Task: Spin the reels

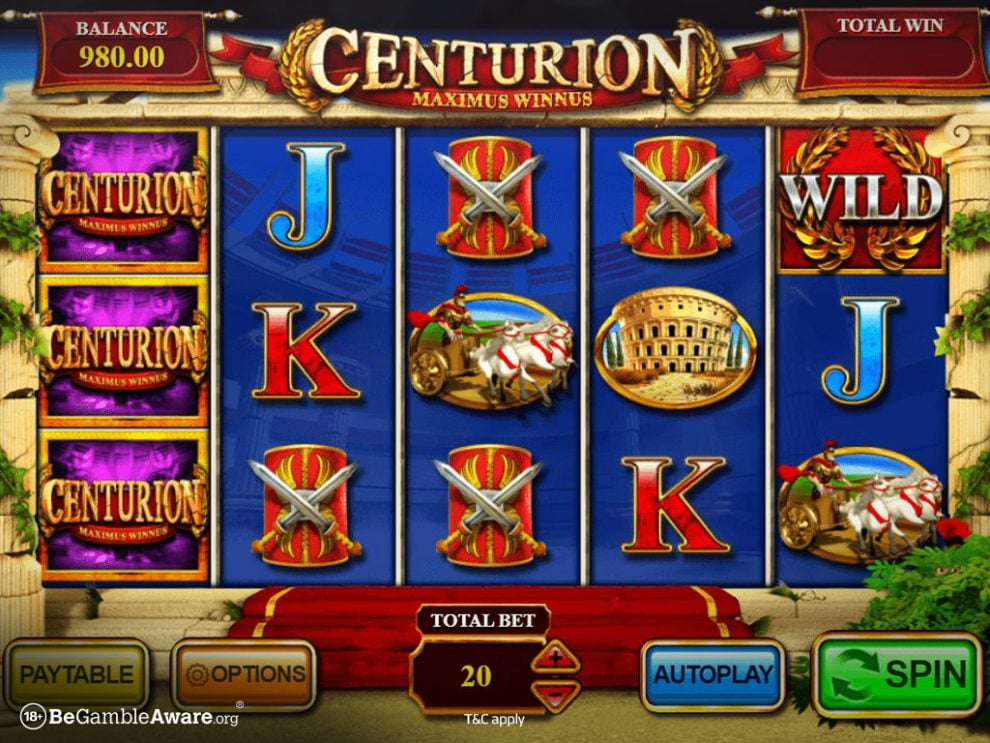Action: pos(896,675)
